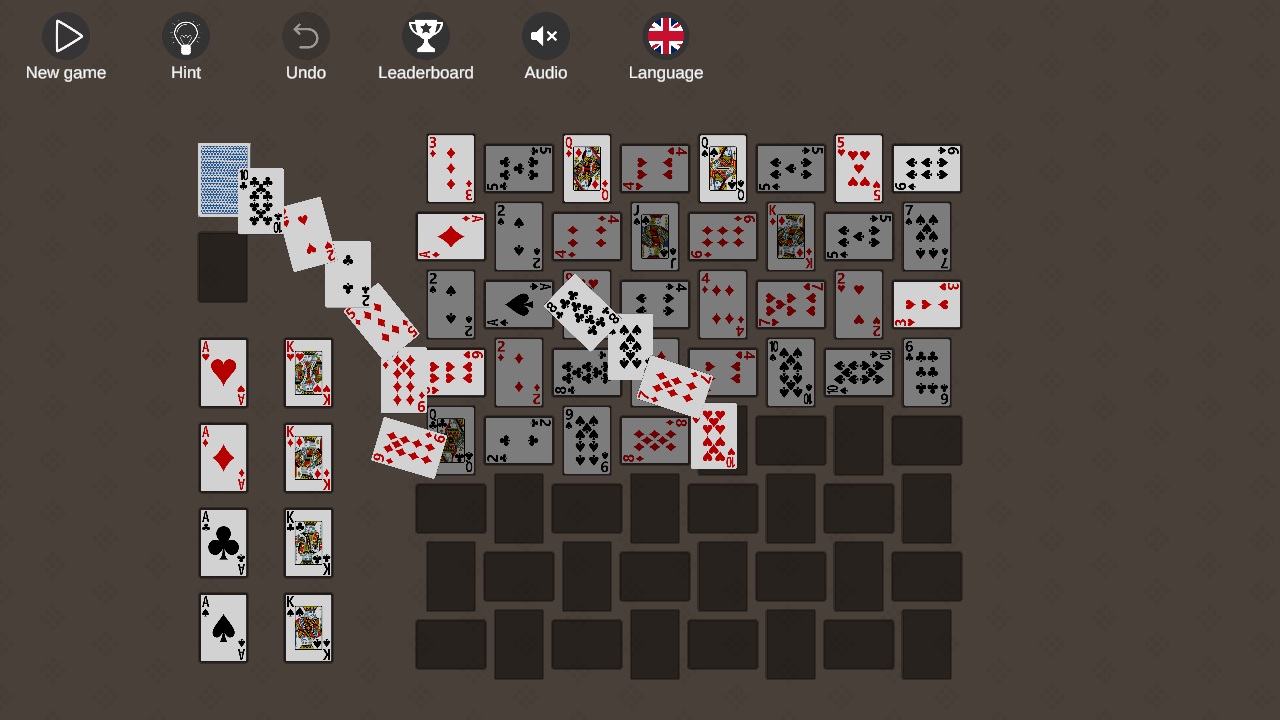Select the tilted 8 of Clubs card

coord(580,310)
